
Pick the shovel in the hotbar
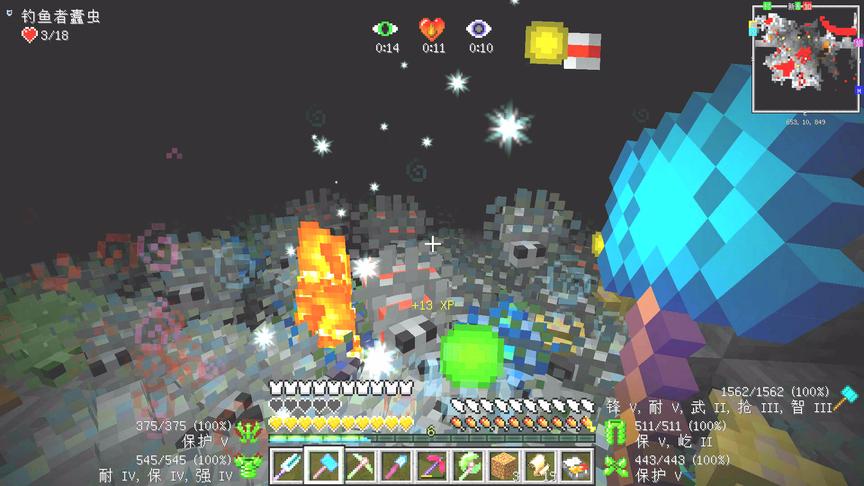397,466
